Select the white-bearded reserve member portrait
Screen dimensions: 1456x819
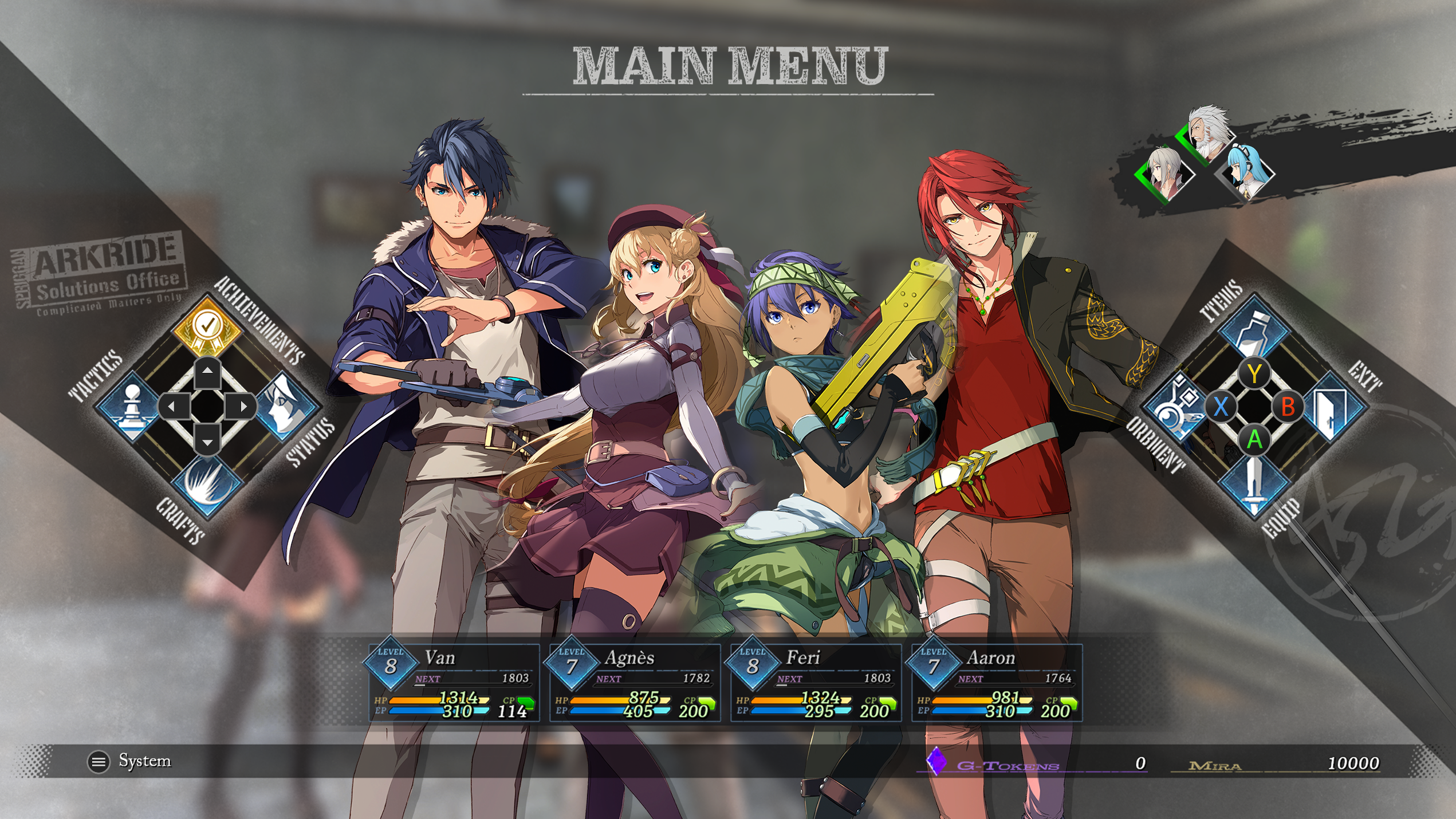(x=1209, y=133)
